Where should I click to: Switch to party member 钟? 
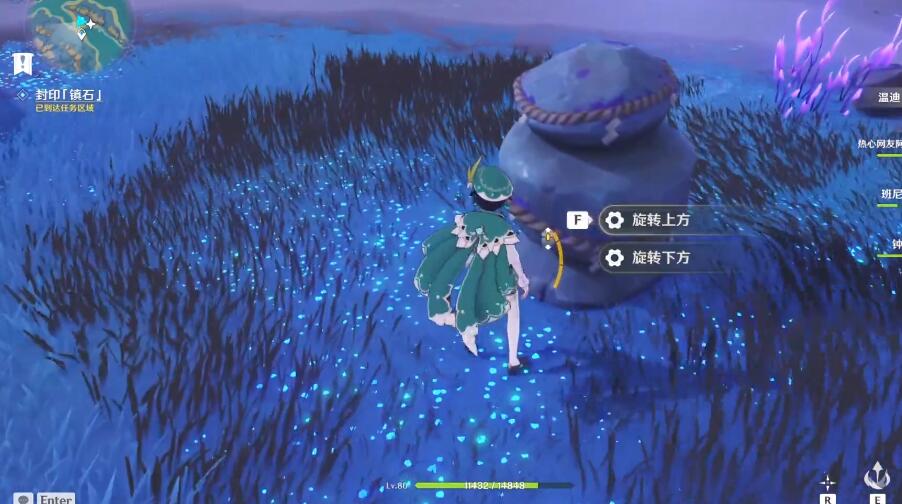pyautogui.click(x=893, y=243)
